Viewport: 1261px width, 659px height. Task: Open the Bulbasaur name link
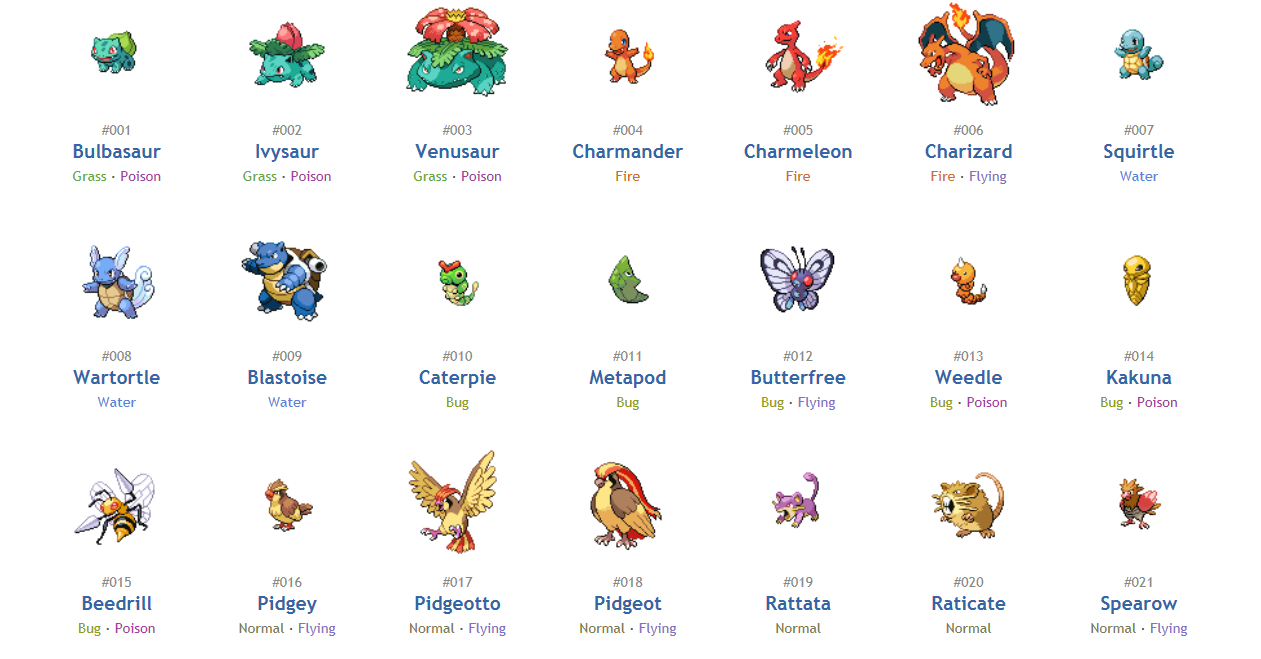coord(116,152)
